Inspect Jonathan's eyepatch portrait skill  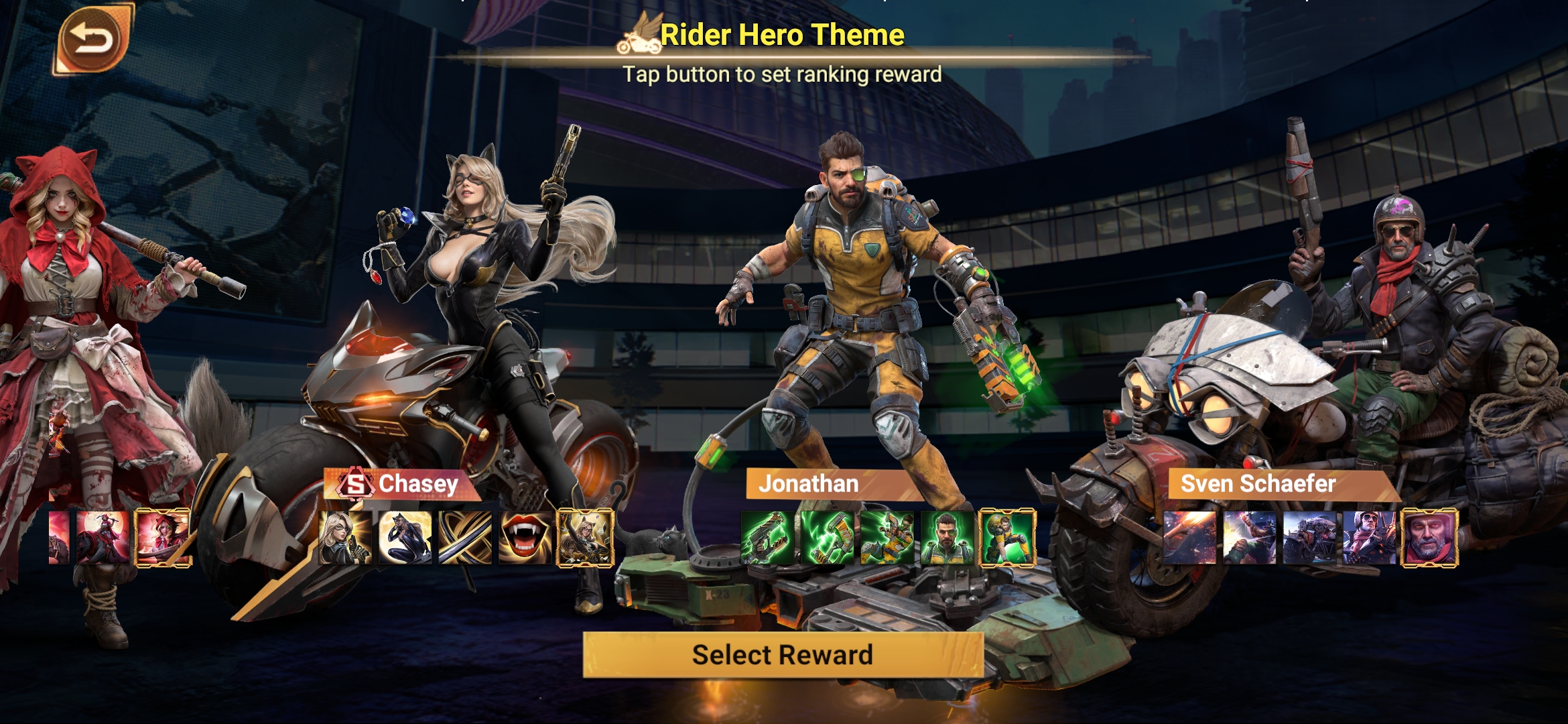[947, 538]
